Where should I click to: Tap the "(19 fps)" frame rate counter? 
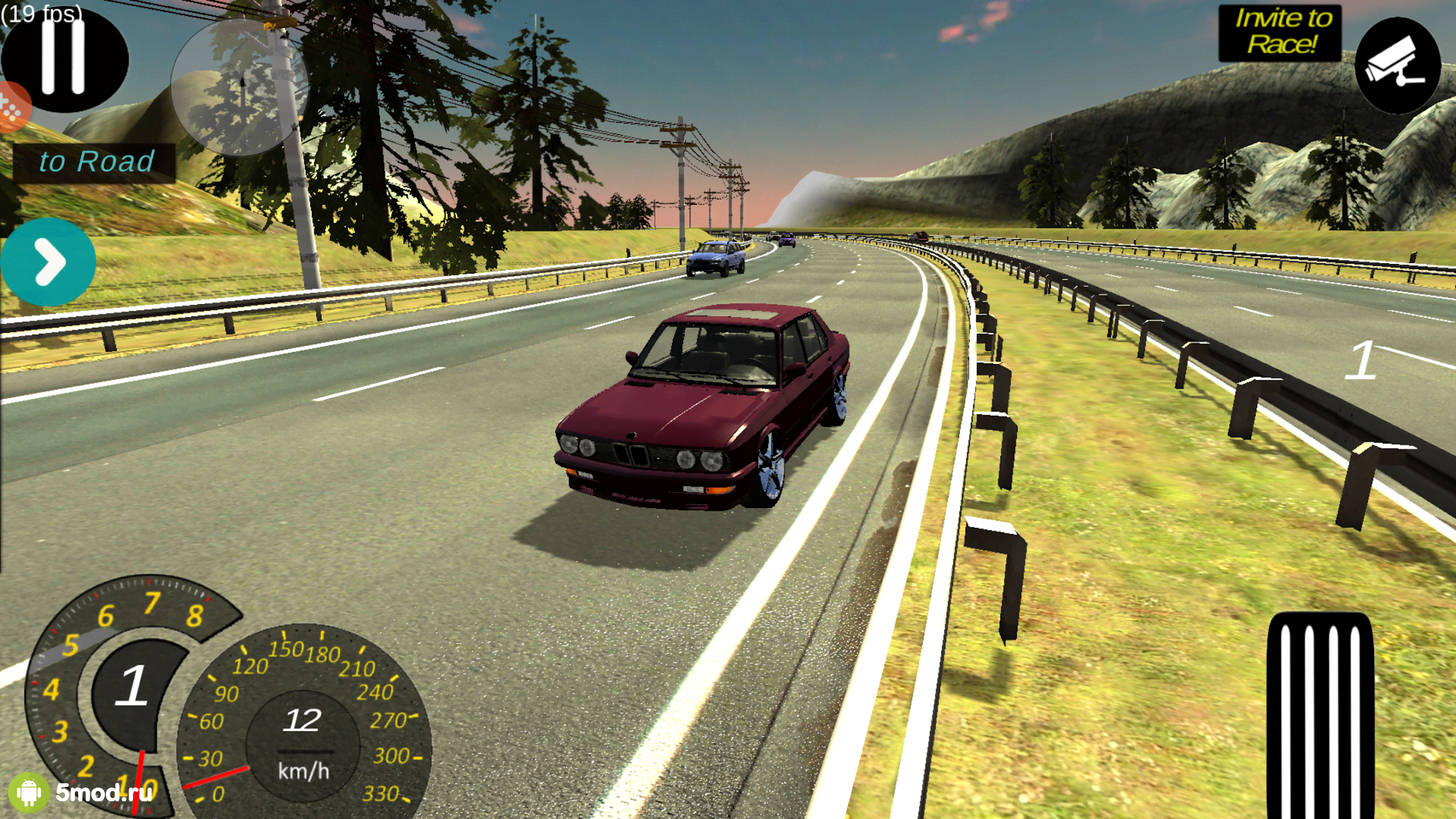point(42,14)
